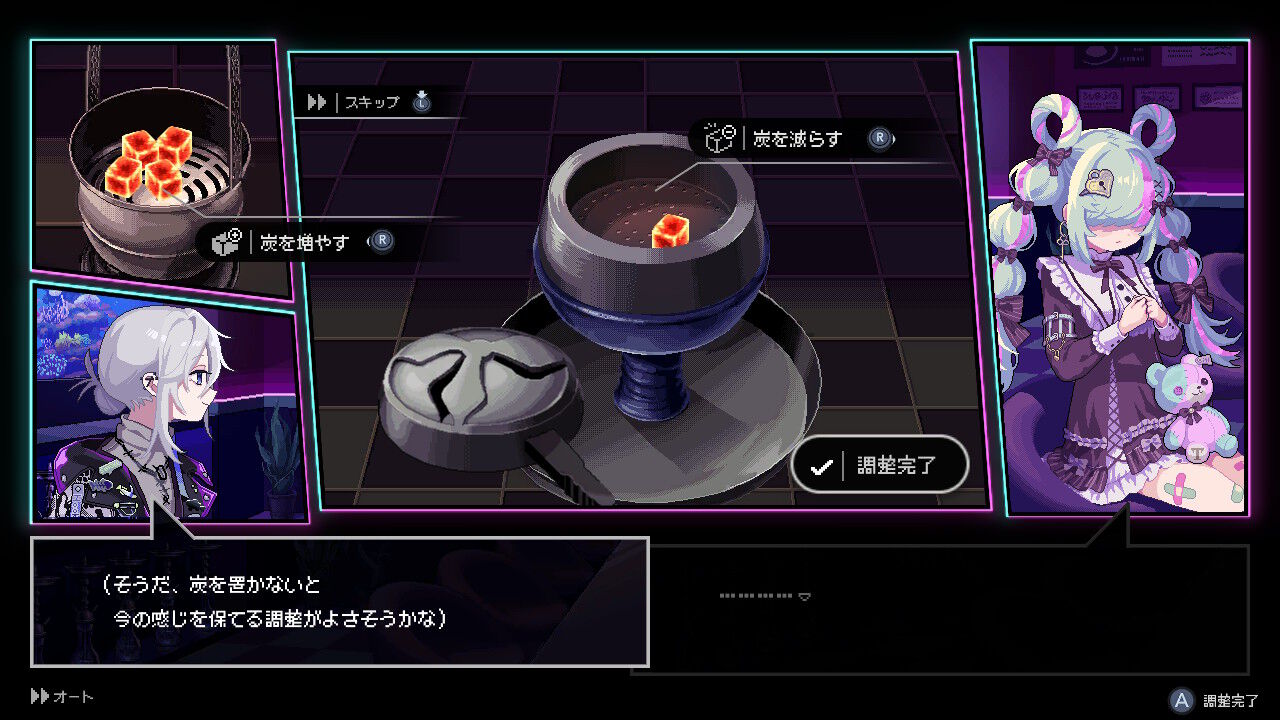Toggle オート auto-play mode

(60, 697)
